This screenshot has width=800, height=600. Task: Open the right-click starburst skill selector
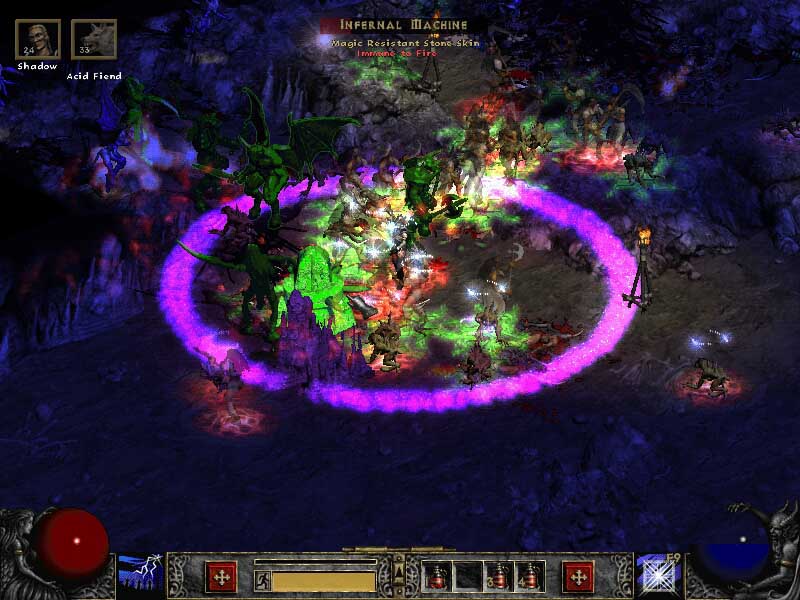(659, 575)
